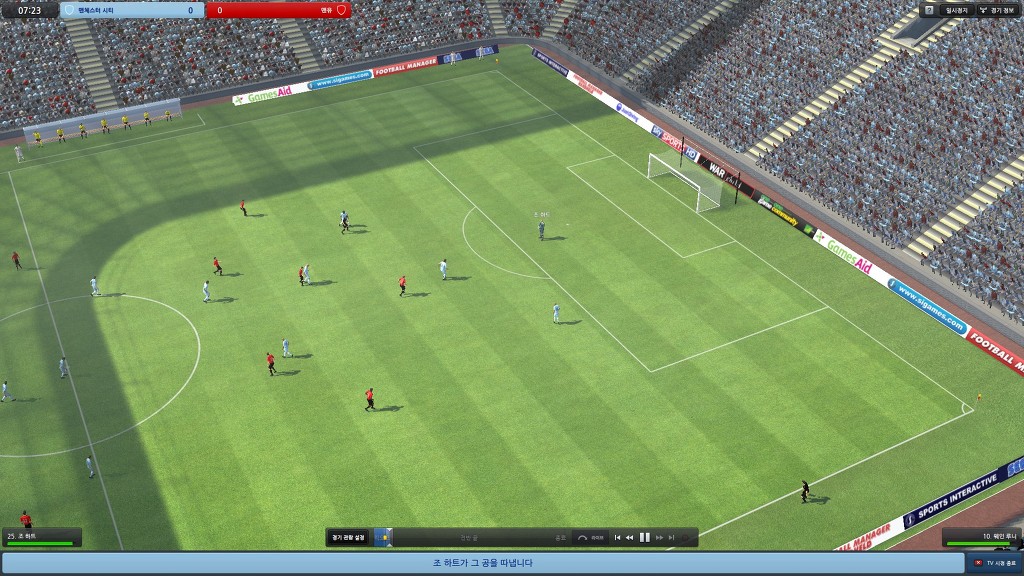Fast-forward the match playback
Screen dimensions: 1024x576
click(659, 538)
